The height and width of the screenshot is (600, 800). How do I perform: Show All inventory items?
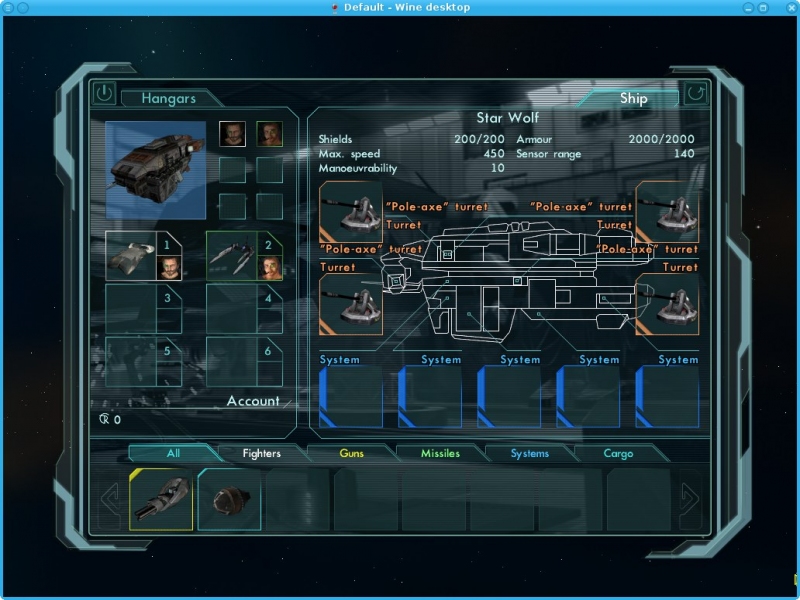point(173,453)
